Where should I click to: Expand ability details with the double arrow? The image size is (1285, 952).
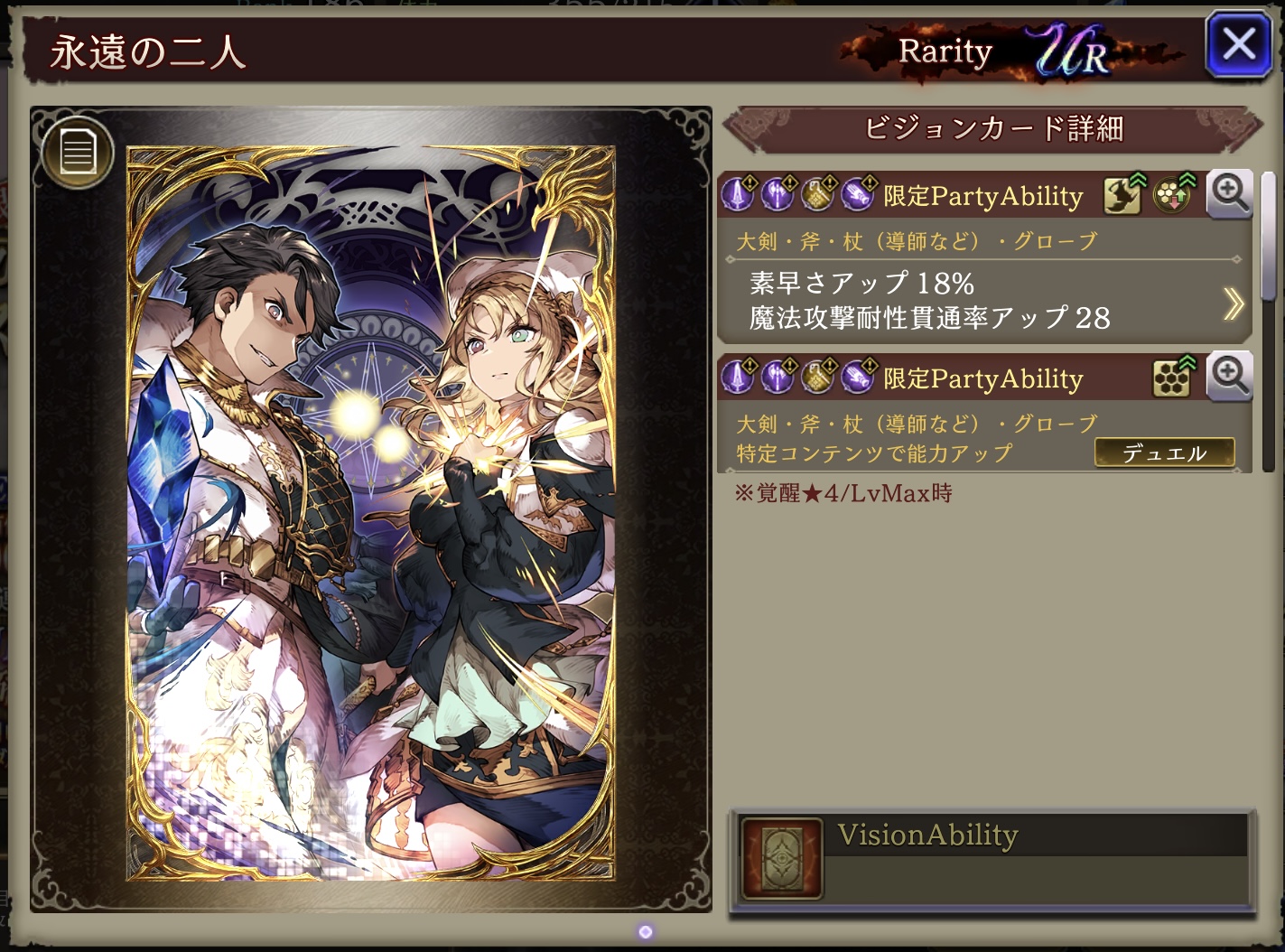coord(1233,303)
